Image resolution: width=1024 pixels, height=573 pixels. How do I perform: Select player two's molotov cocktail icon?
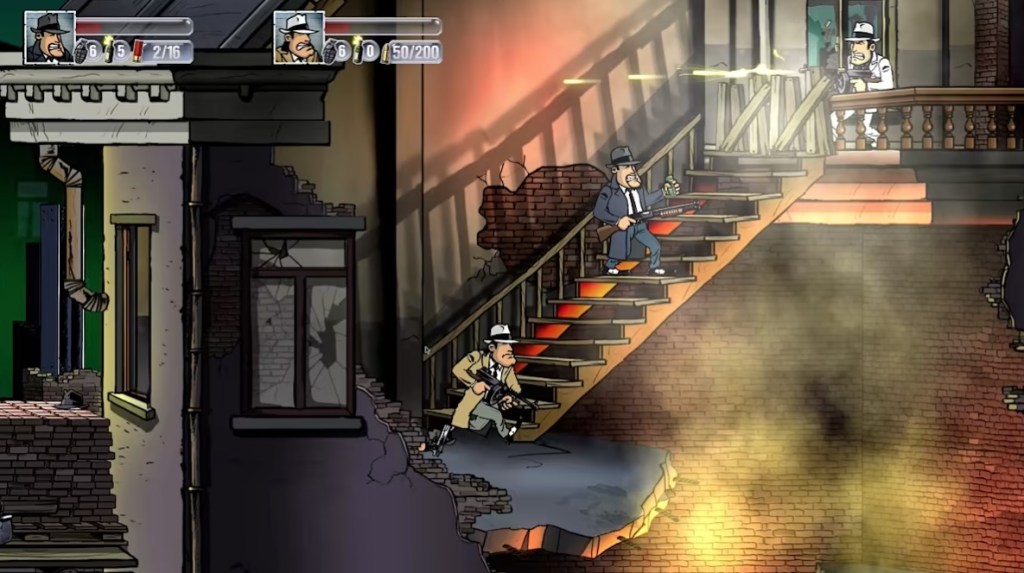(x=356, y=51)
